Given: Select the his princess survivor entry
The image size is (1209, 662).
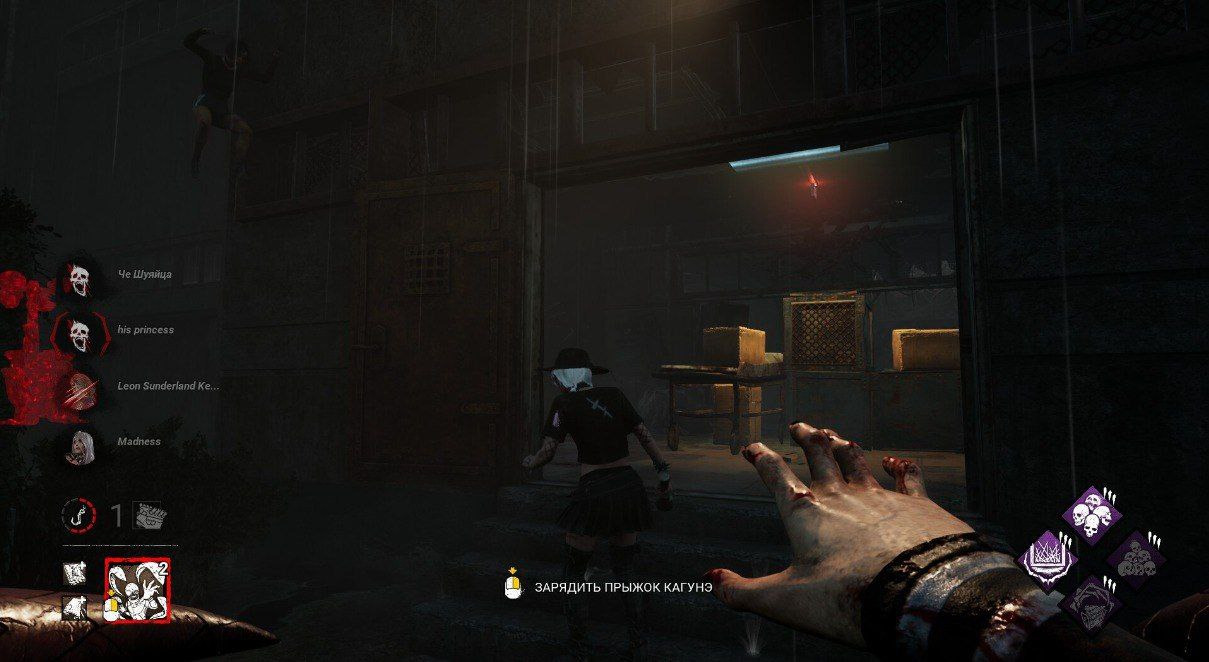Looking at the screenshot, I should [145, 330].
